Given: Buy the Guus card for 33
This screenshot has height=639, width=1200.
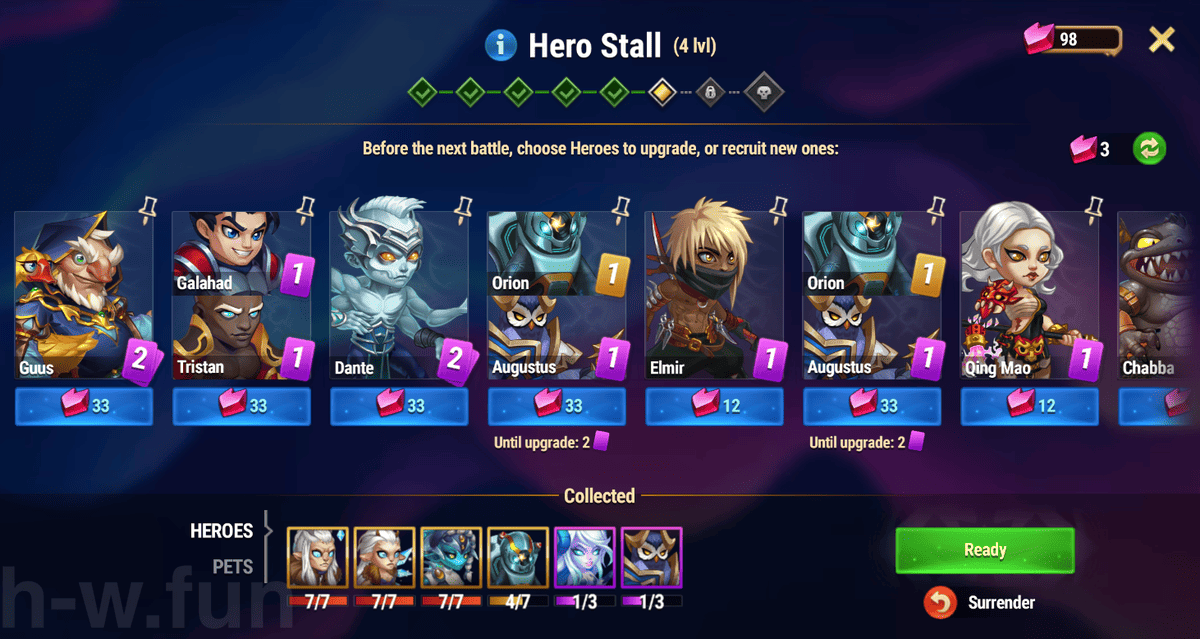Looking at the screenshot, I should tap(84, 406).
